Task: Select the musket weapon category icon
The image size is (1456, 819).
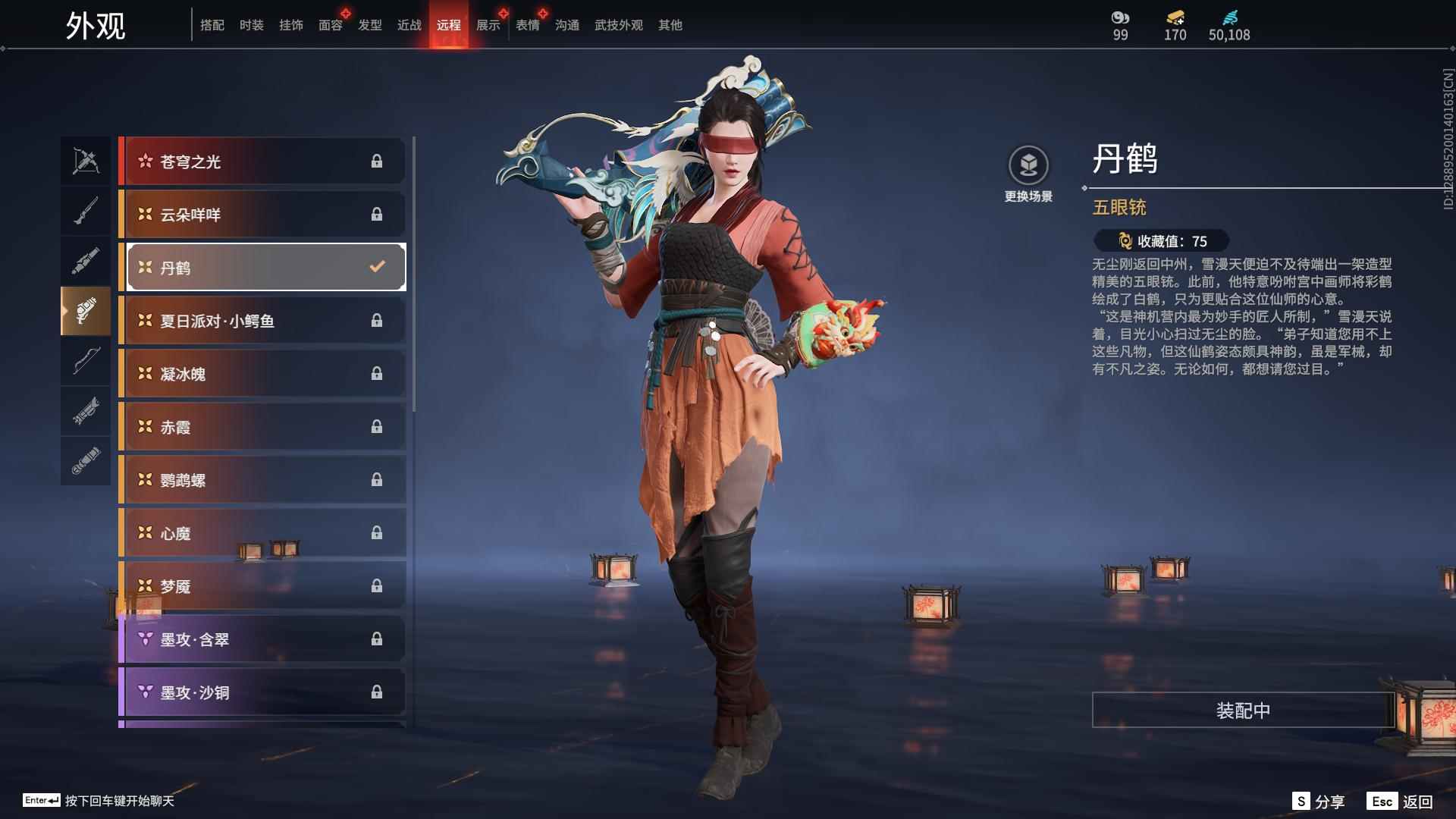Action: tap(86, 210)
